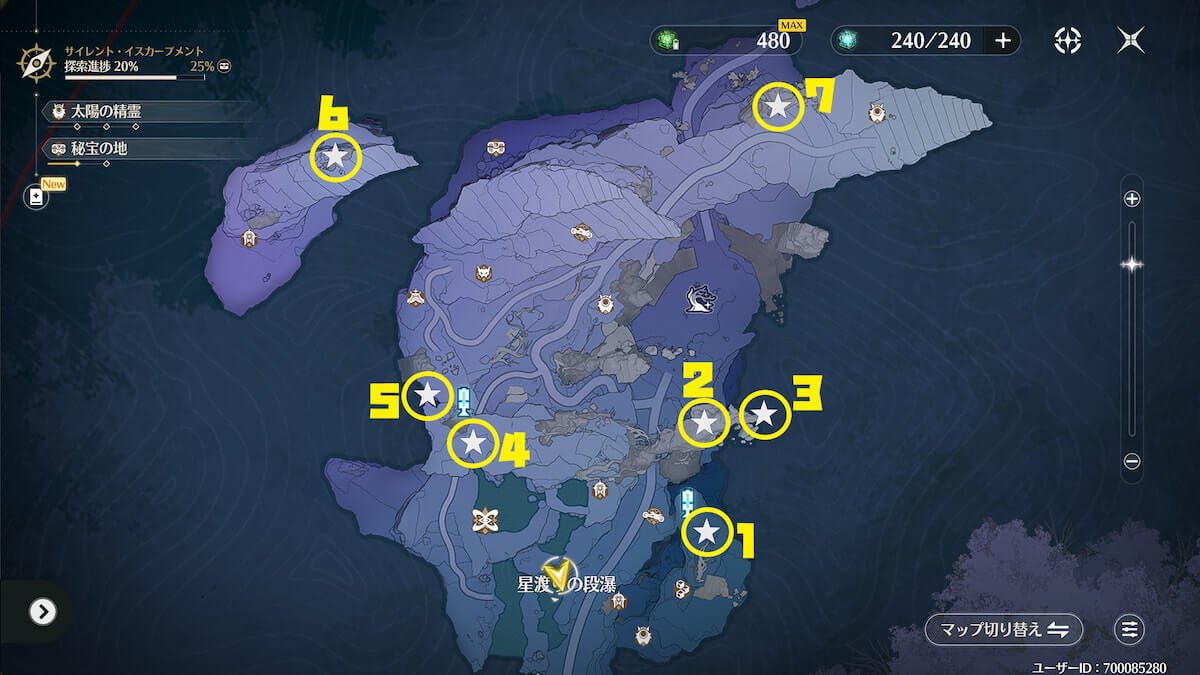
Task: Select the star marker numbered 6
Action: click(x=336, y=156)
